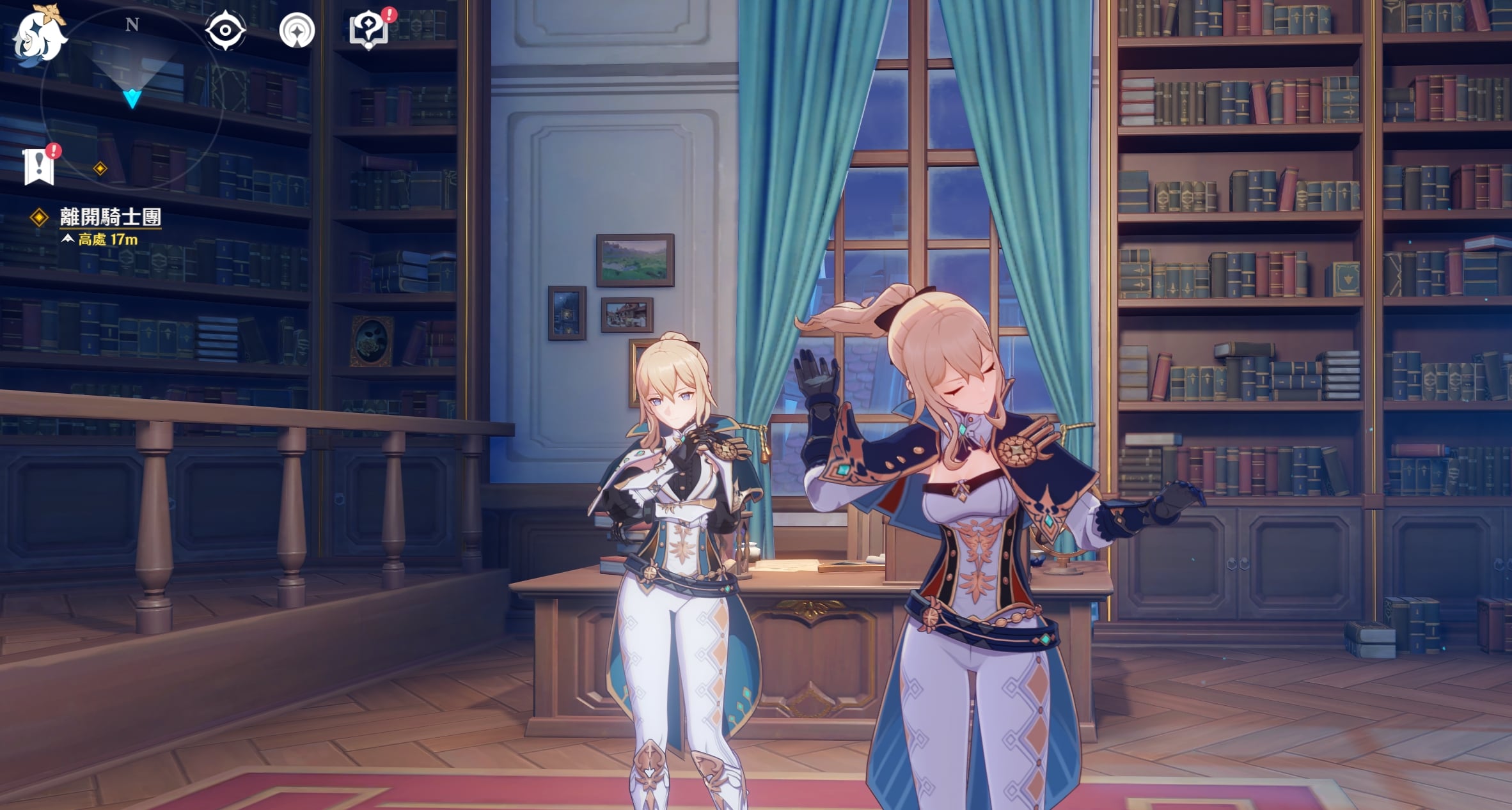
Task: Click the yellow quest diamond on minimap
Action: tap(100, 169)
